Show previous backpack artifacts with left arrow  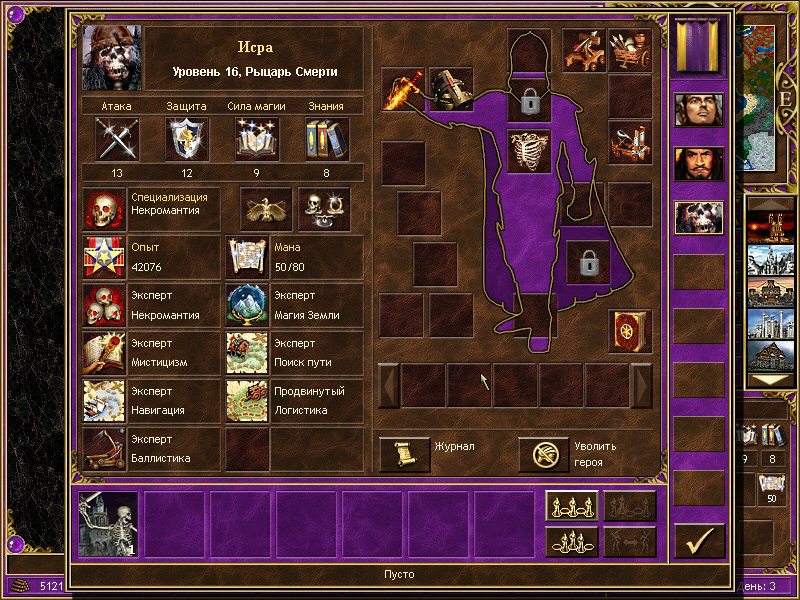click(x=389, y=385)
